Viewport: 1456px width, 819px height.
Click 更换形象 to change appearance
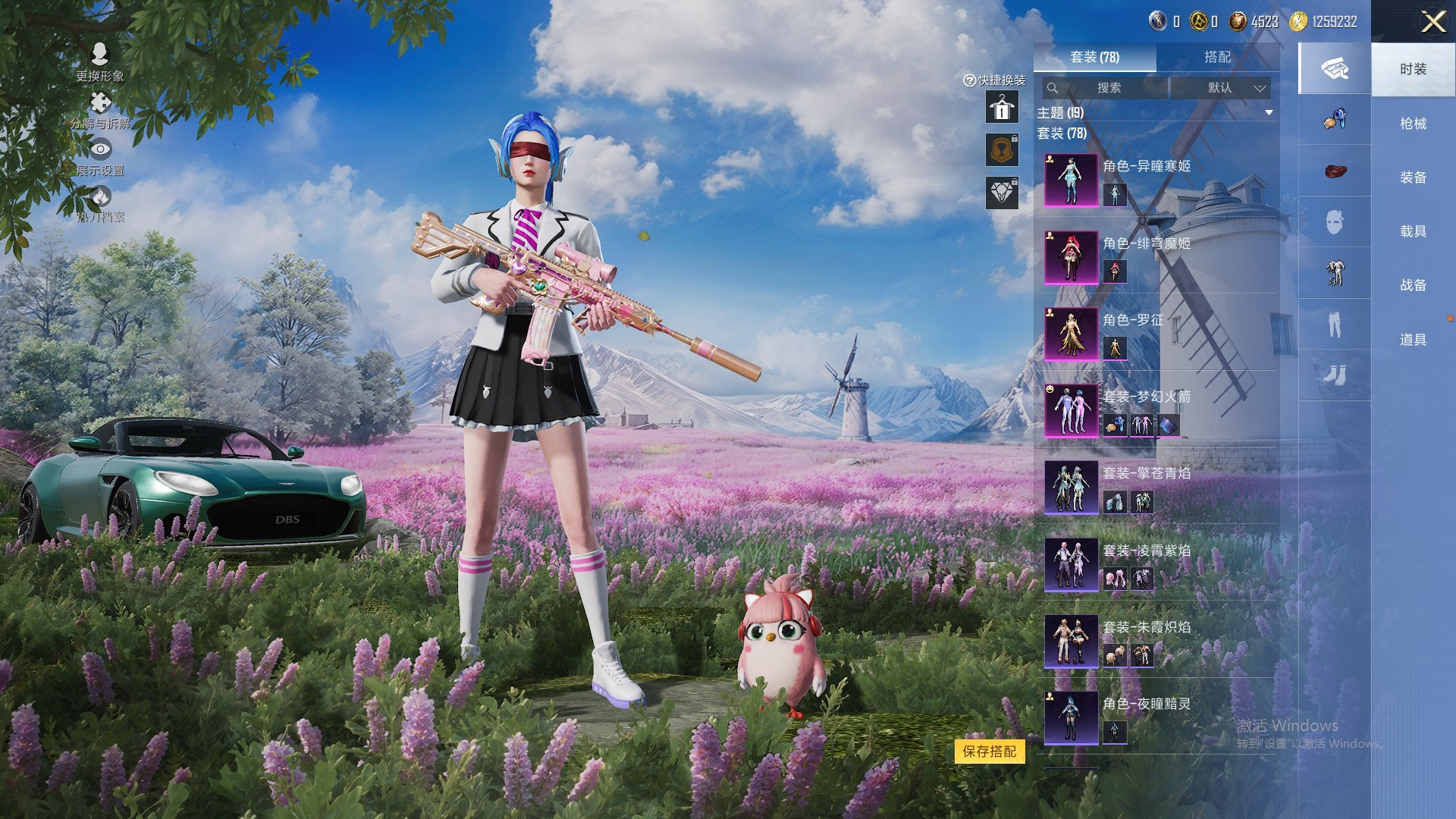click(x=100, y=61)
